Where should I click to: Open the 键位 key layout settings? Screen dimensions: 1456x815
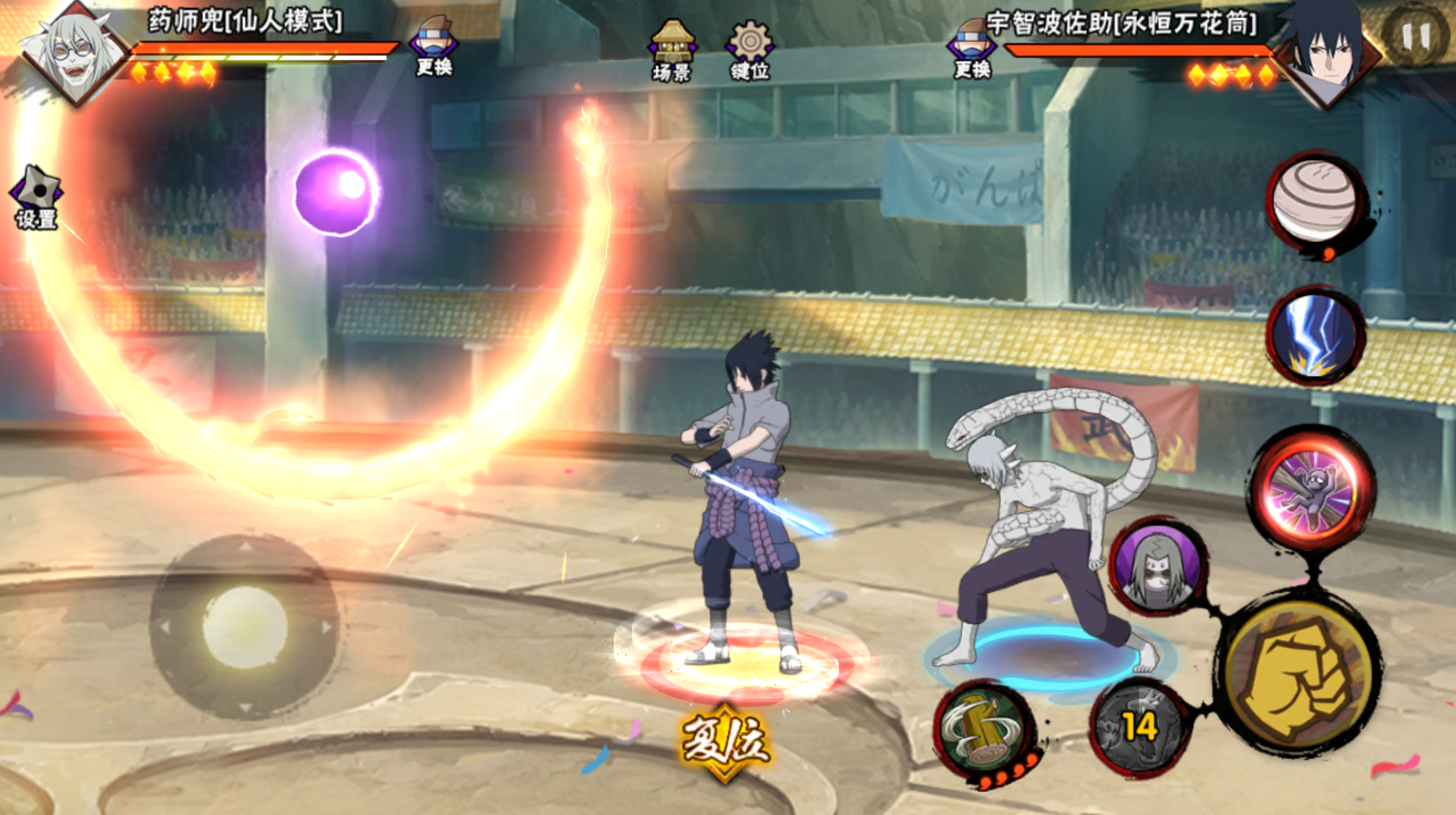coord(750,50)
